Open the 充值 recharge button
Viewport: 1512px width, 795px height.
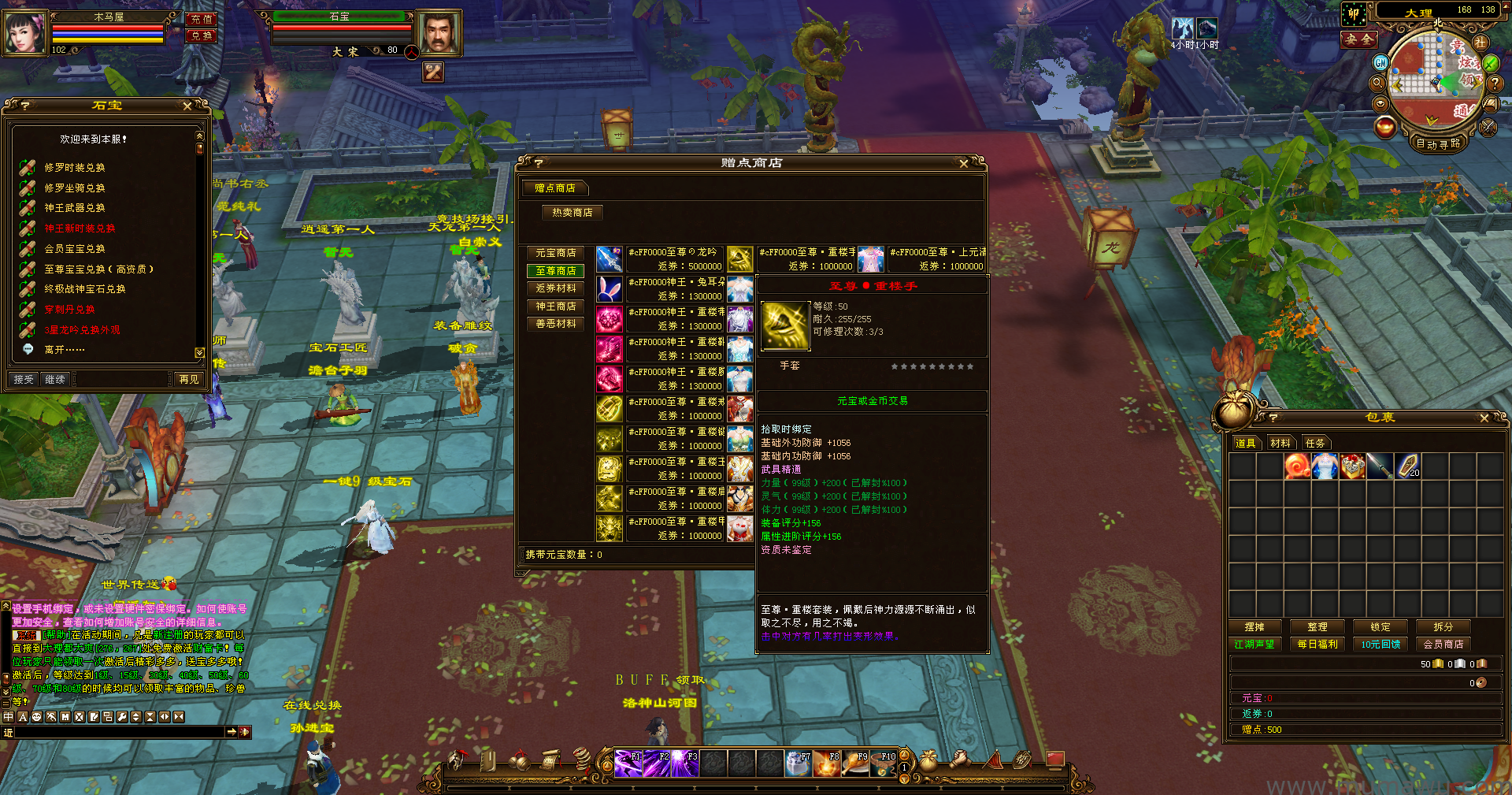coord(202,19)
